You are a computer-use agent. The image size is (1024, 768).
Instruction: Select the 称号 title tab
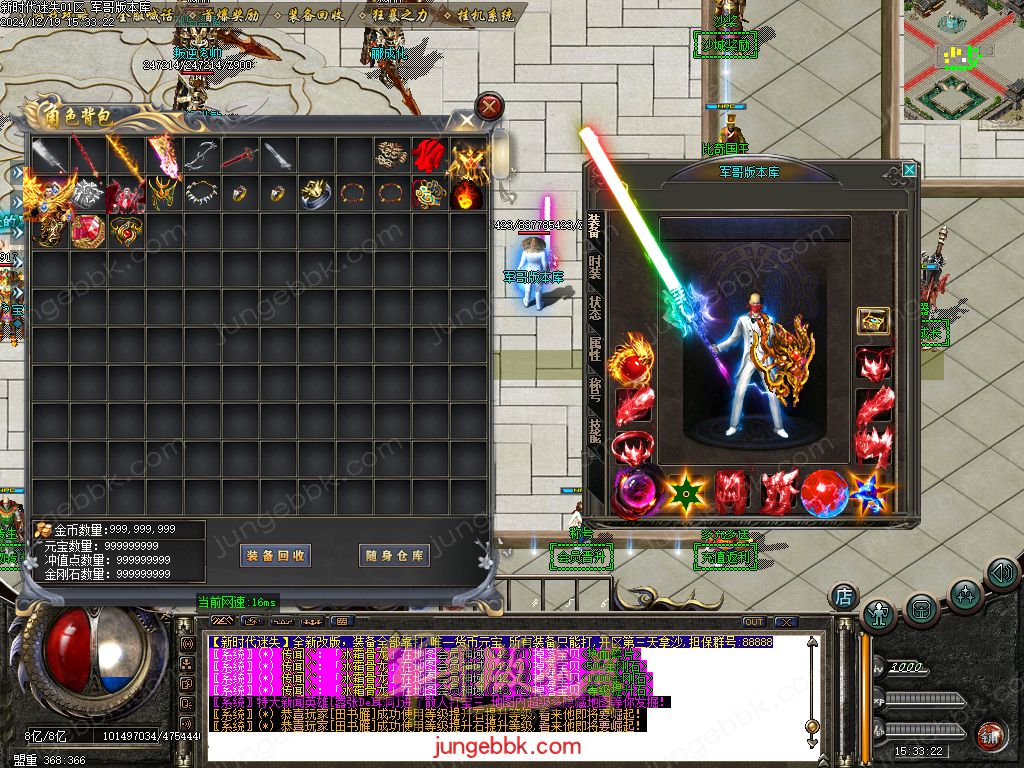point(595,390)
